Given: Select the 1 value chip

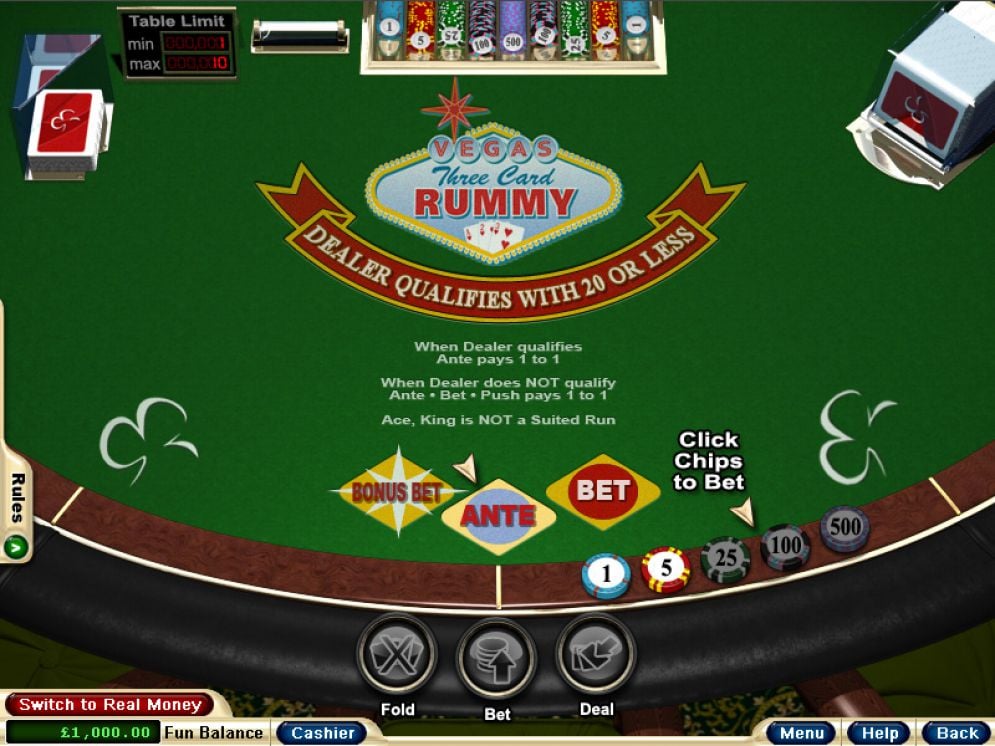Looking at the screenshot, I should [x=606, y=575].
